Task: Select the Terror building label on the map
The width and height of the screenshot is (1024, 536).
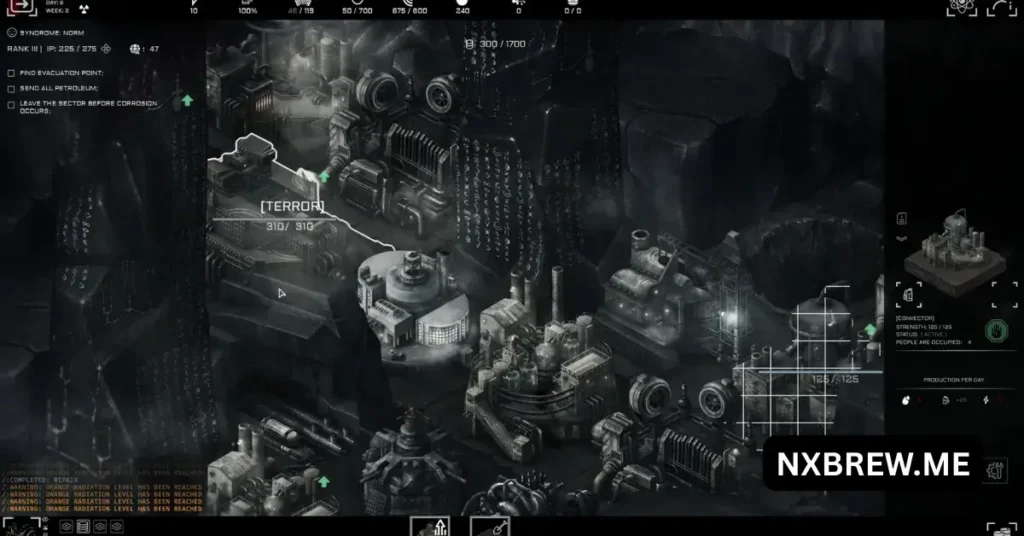Action: pyautogui.click(x=292, y=206)
